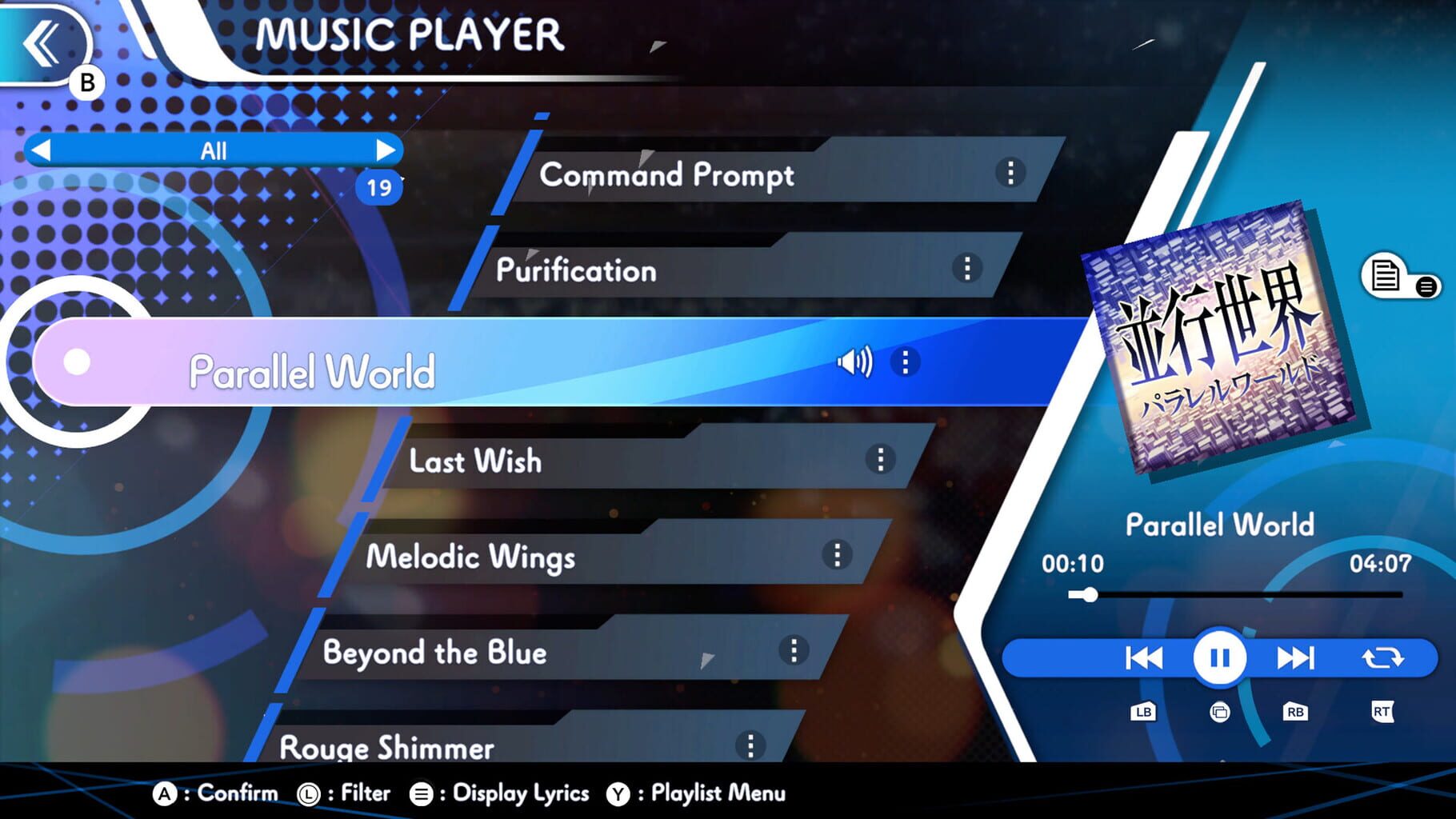Click the RB shoulder button icon

(x=1296, y=711)
